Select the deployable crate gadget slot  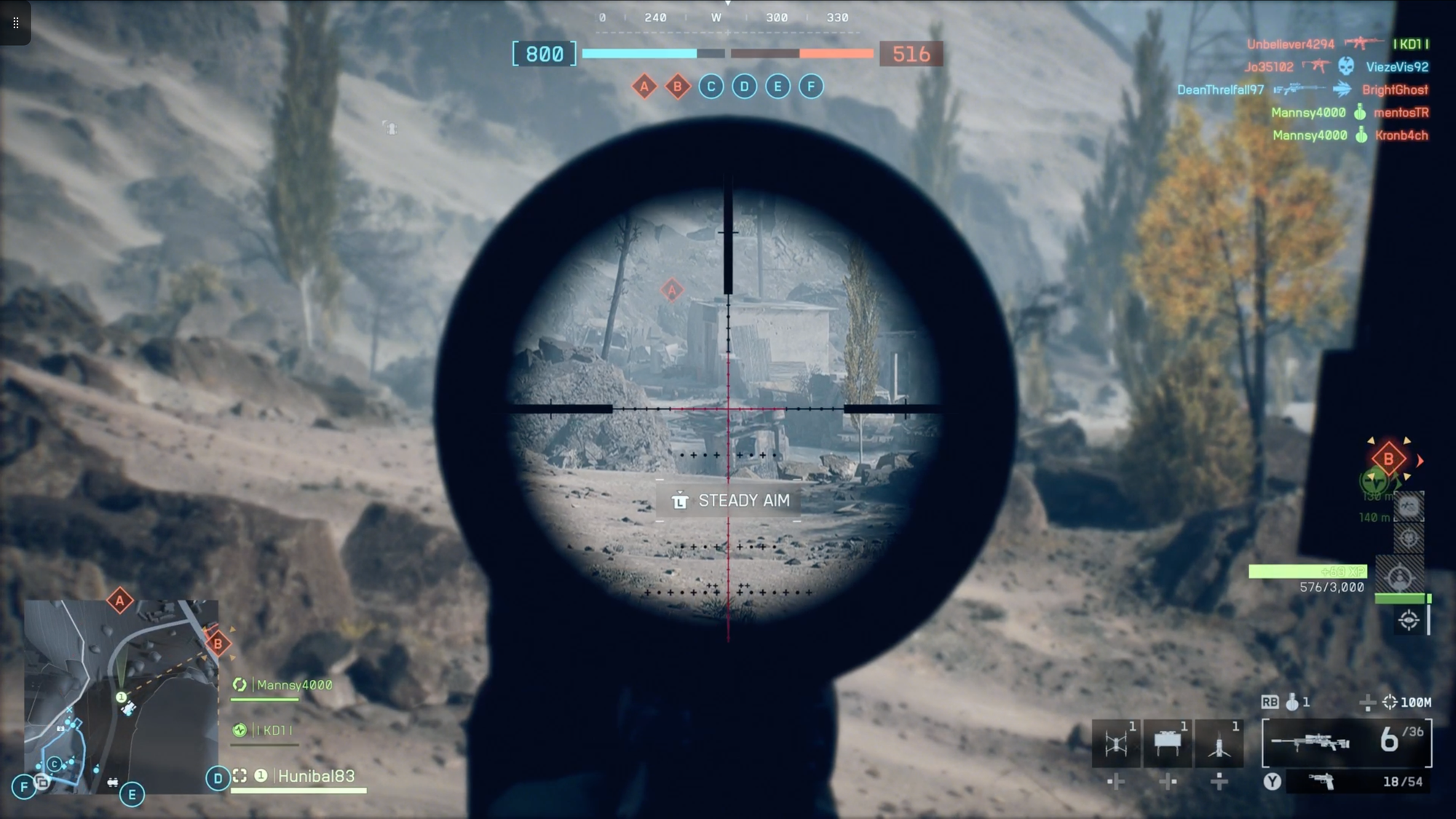(x=1168, y=743)
